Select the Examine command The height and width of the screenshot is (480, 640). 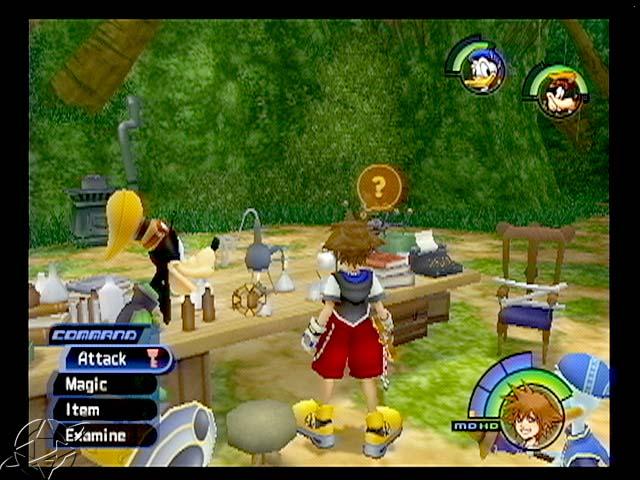(x=98, y=435)
